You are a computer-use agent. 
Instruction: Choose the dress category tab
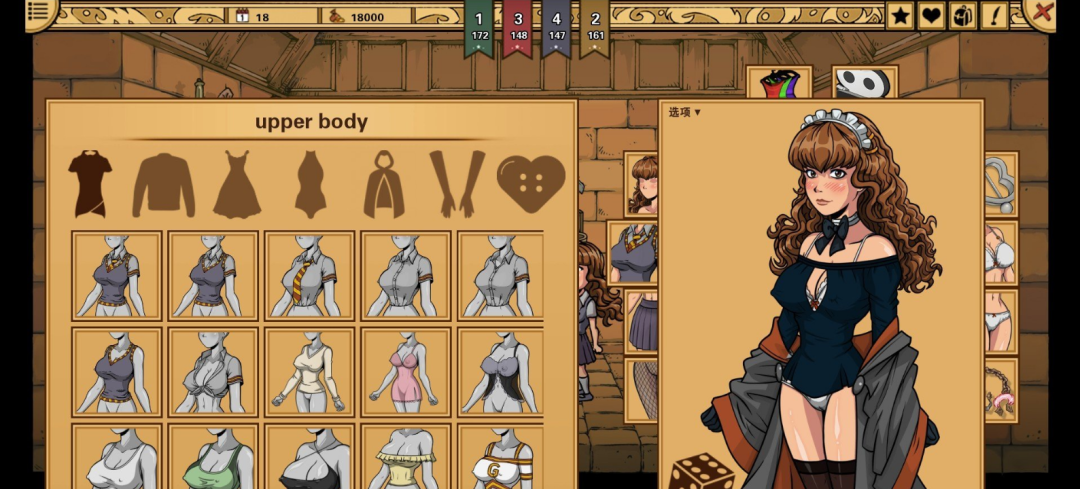click(237, 185)
